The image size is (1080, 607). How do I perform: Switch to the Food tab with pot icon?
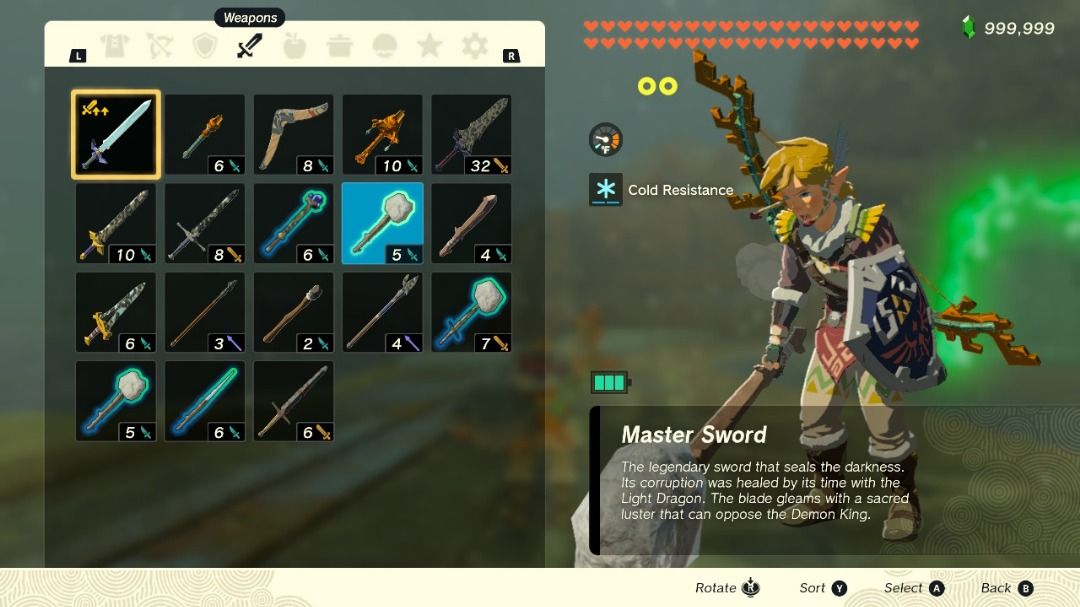(x=339, y=46)
